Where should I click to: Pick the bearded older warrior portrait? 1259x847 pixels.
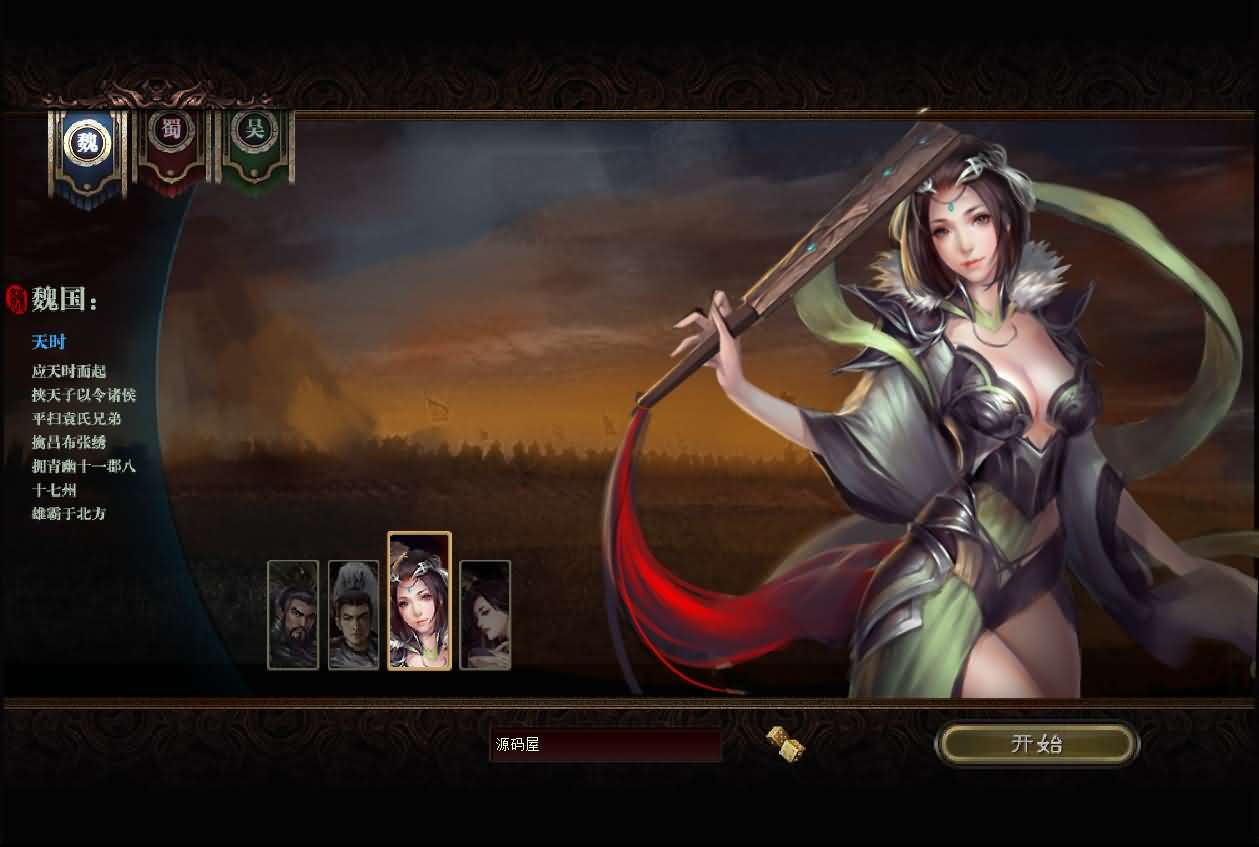point(293,614)
